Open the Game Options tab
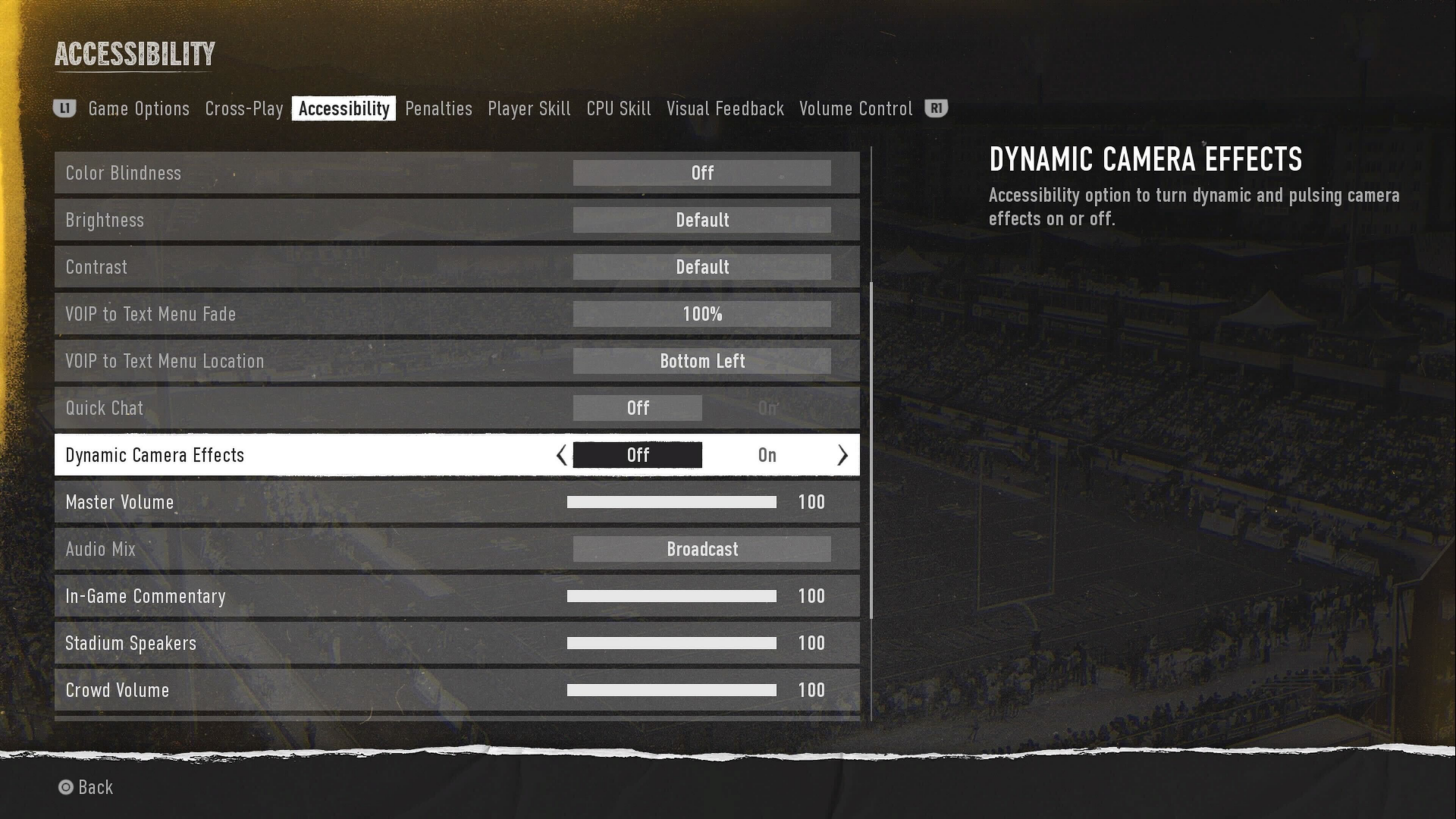This screenshot has width=1456, height=819. [138, 108]
